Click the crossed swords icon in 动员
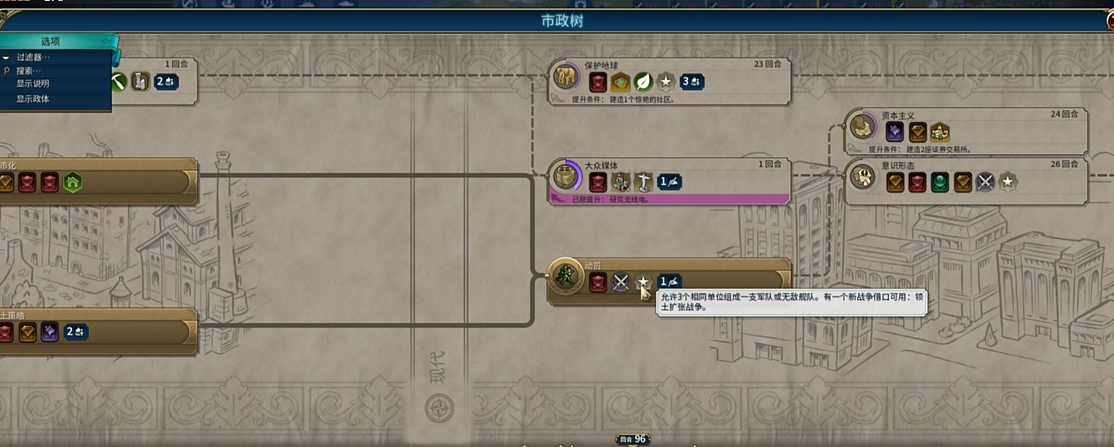The width and height of the screenshot is (1114, 447). click(x=621, y=283)
